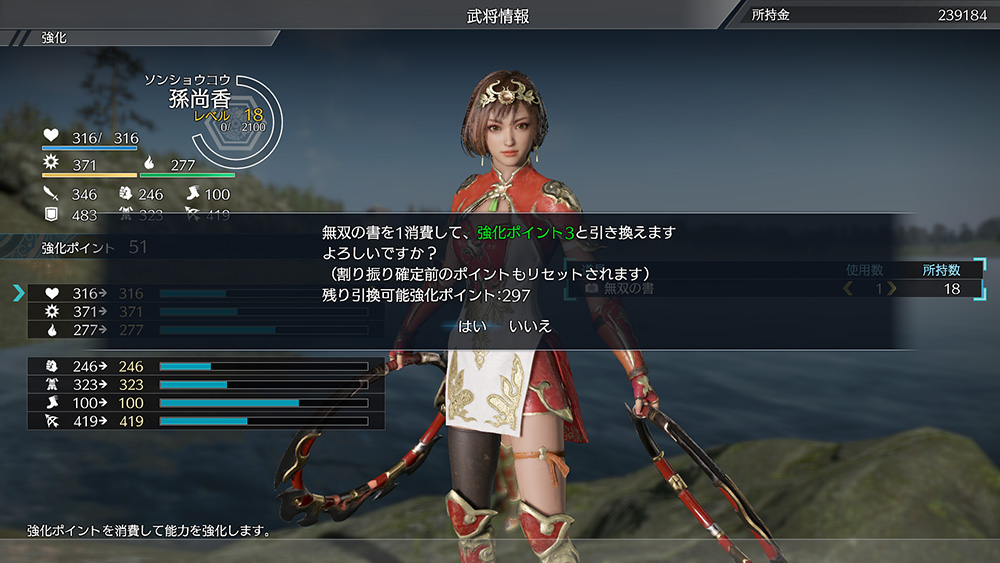Viewport: 1000px width, 563px height.
Task: Decline the exchange with いいえ
Action: (x=530, y=326)
